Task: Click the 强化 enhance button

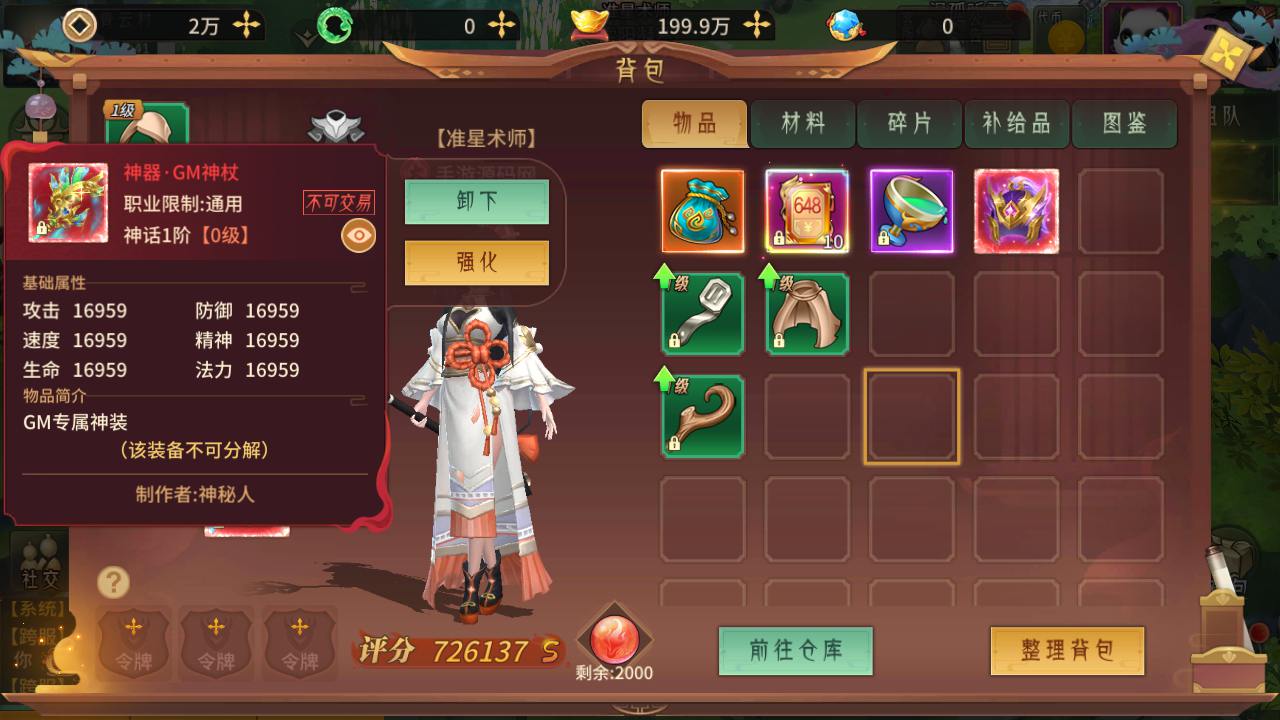Action: 476,263
